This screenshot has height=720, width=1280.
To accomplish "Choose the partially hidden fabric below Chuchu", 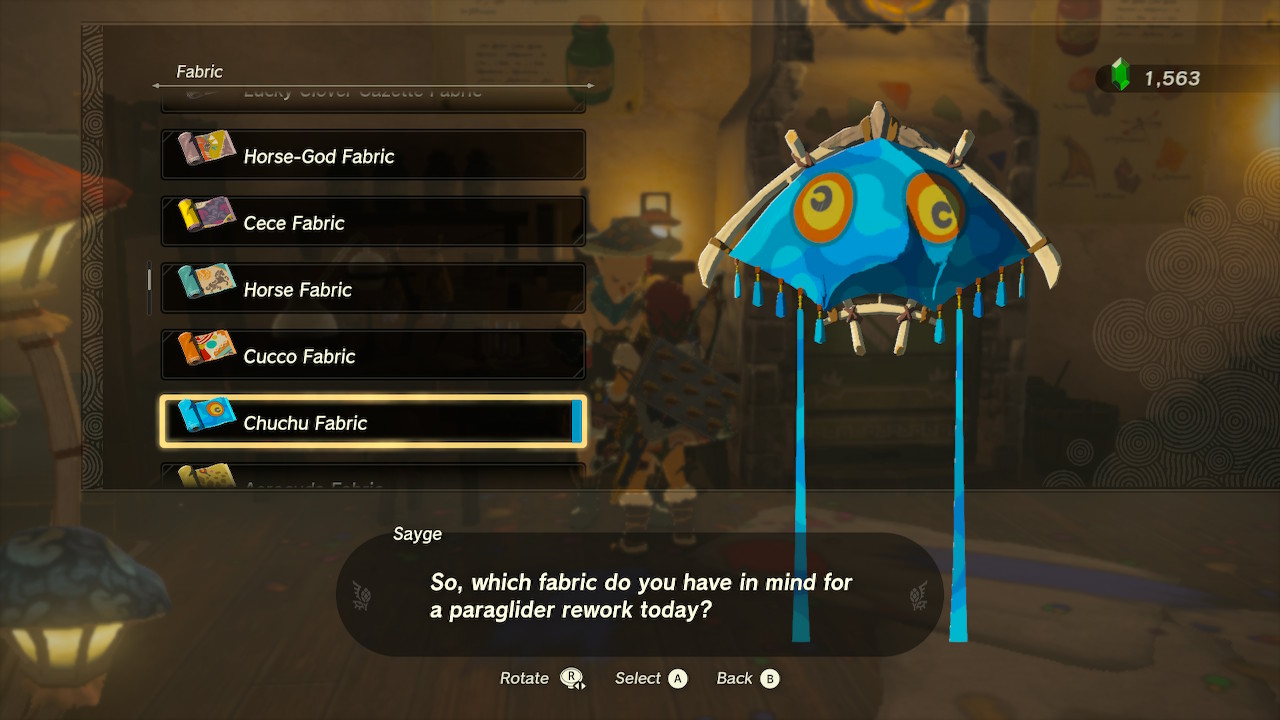I will (373, 478).
